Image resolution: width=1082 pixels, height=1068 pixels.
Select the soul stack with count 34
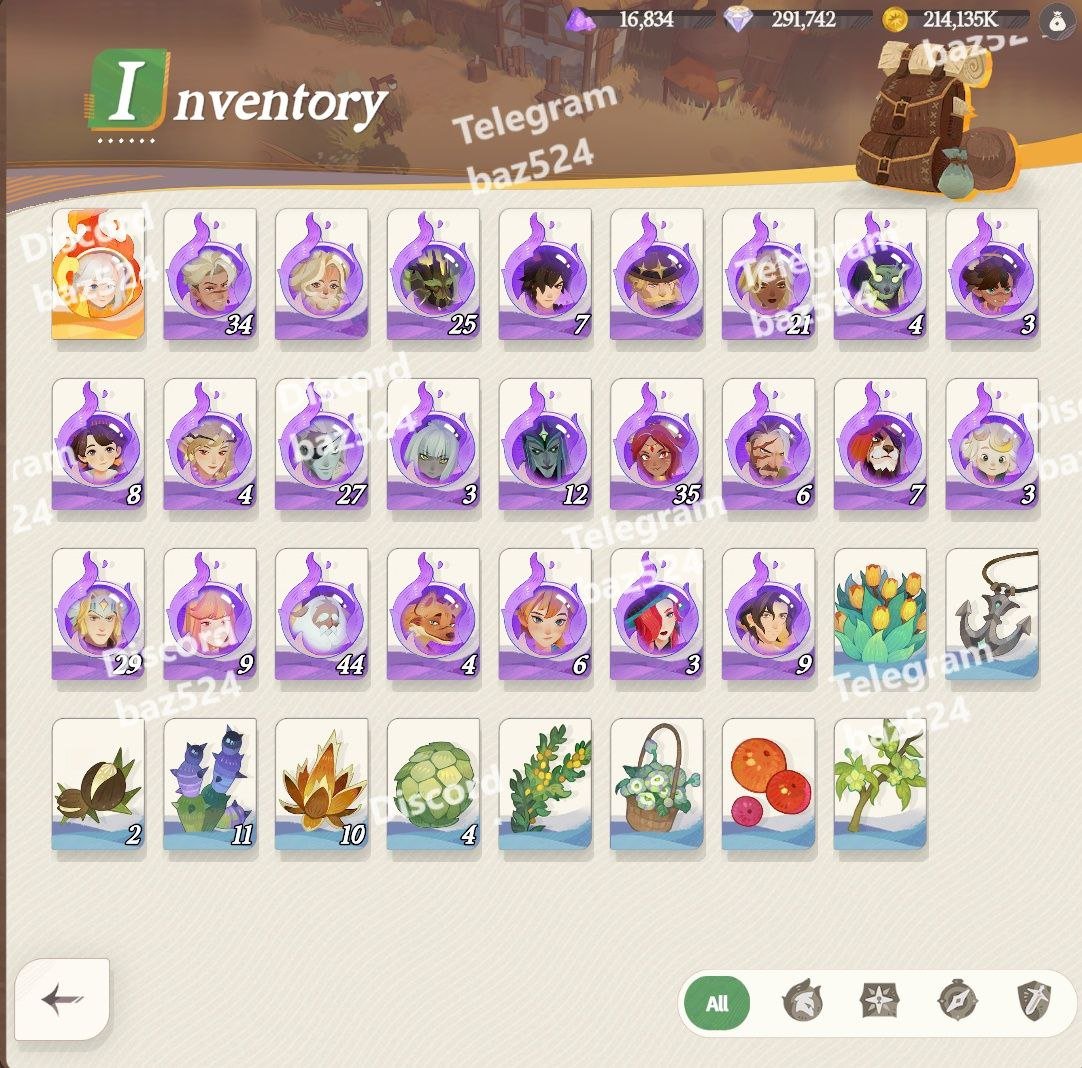(x=210, y=274)
